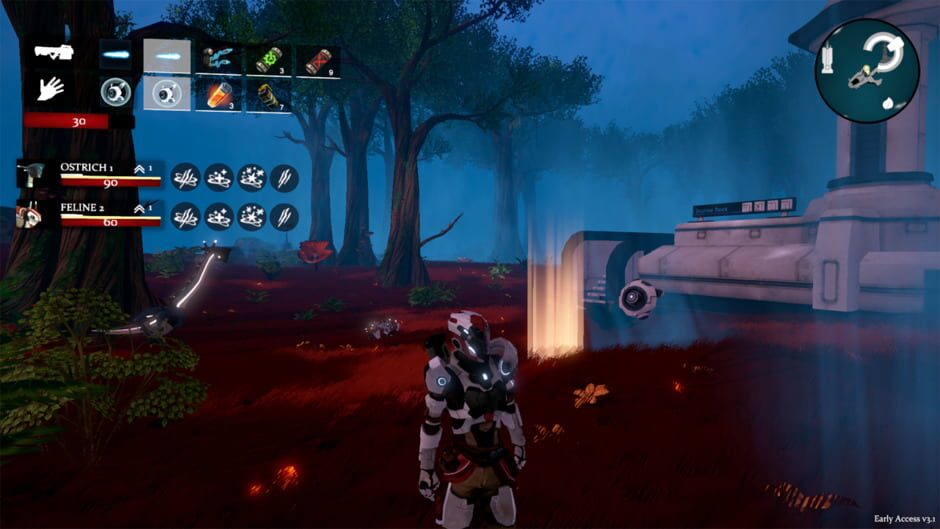Use the green canister with count 3

coord(267,60)
